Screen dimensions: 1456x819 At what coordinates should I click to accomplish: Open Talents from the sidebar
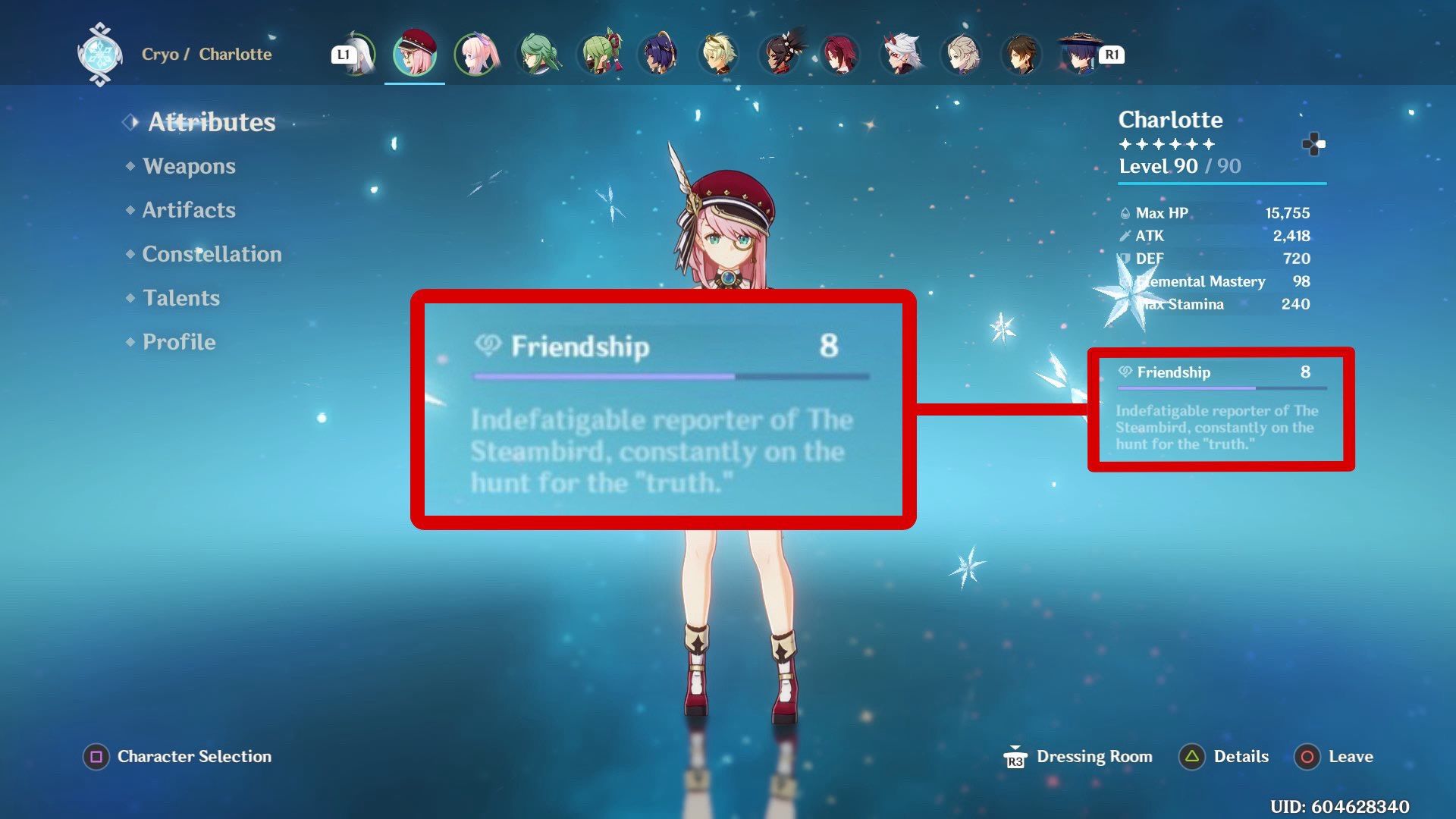[x=180, y=298]
